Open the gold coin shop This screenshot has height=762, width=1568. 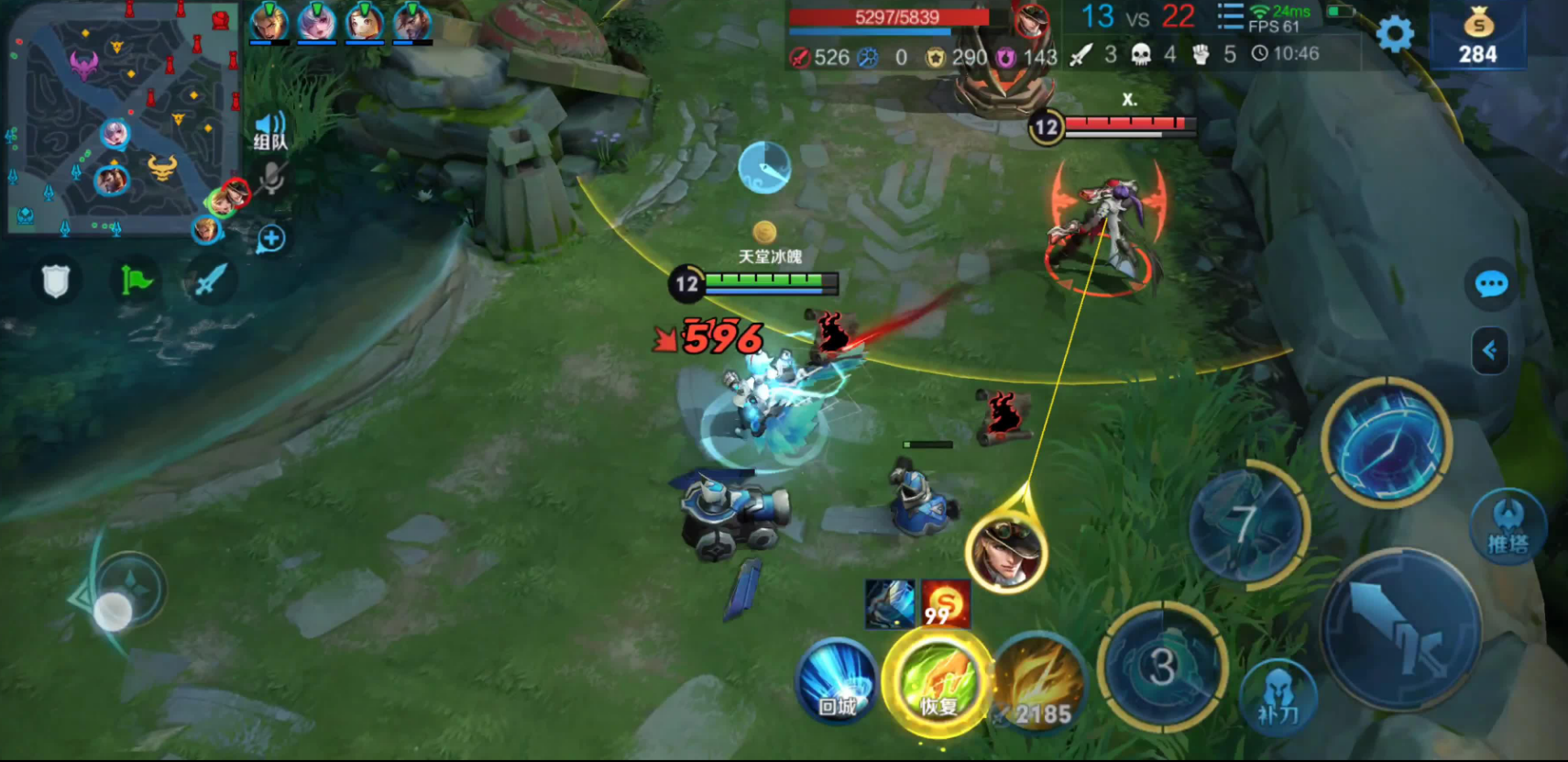coord(1477,37)
